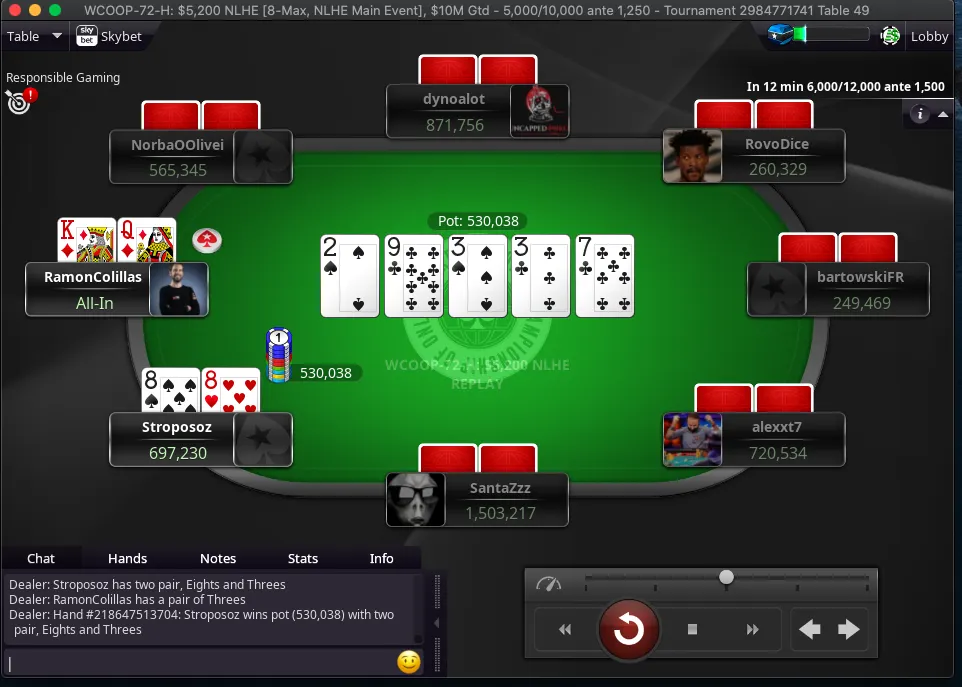Screen dimensions: 962x687
Task: Click the replay speed slider handle
Action: 727,577
